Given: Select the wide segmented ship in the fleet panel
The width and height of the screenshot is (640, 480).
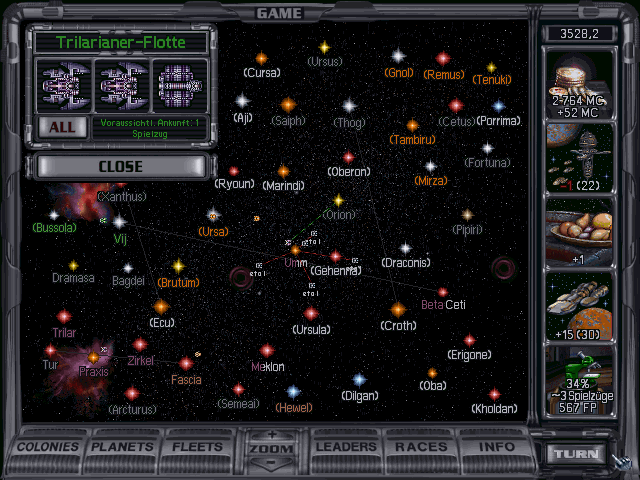Looking at the screenshot, I should pyautogui.click(x=180, y=84).
